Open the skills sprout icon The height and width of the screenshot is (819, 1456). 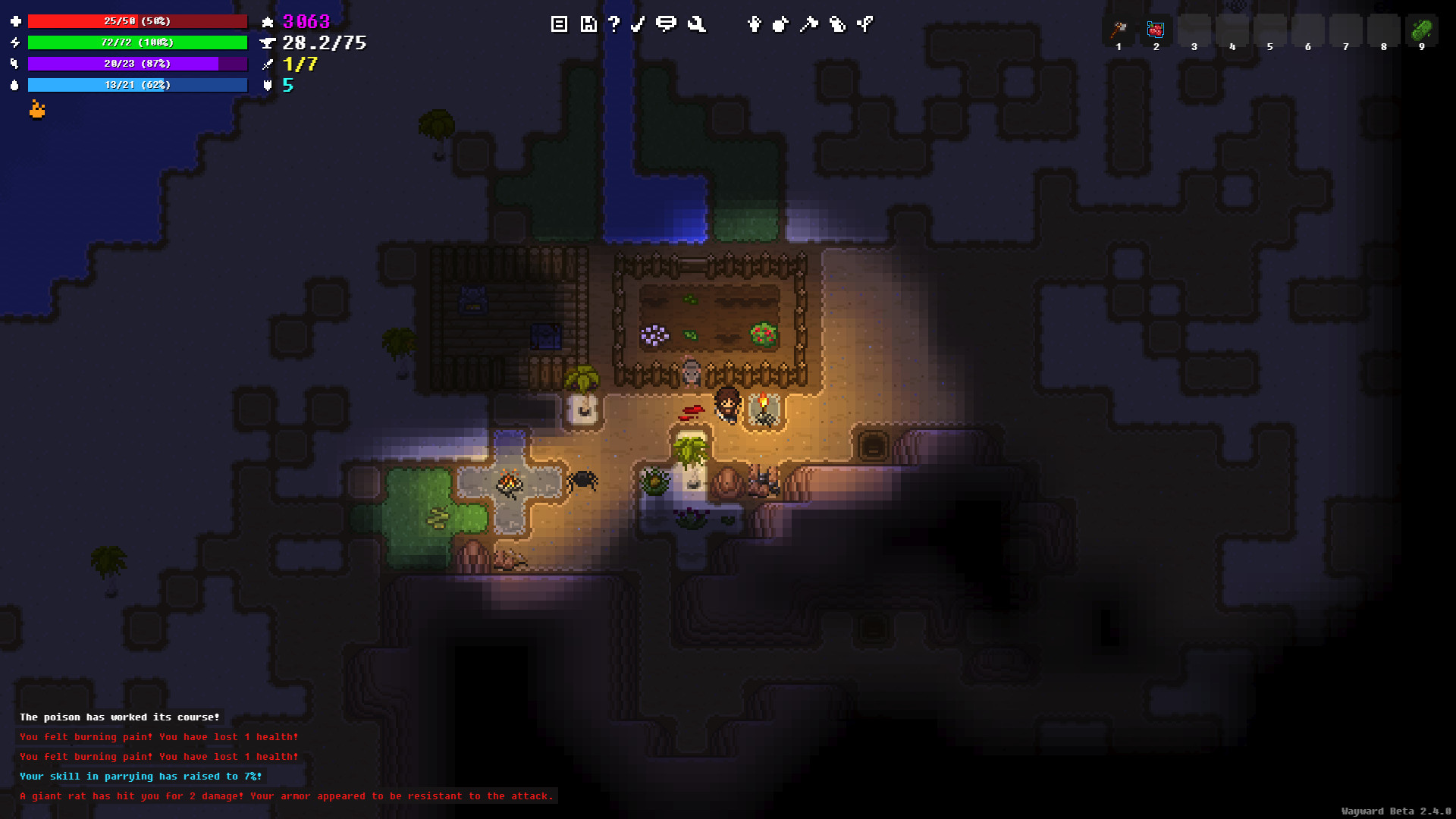pyautogui.click(x=865, y=24)
